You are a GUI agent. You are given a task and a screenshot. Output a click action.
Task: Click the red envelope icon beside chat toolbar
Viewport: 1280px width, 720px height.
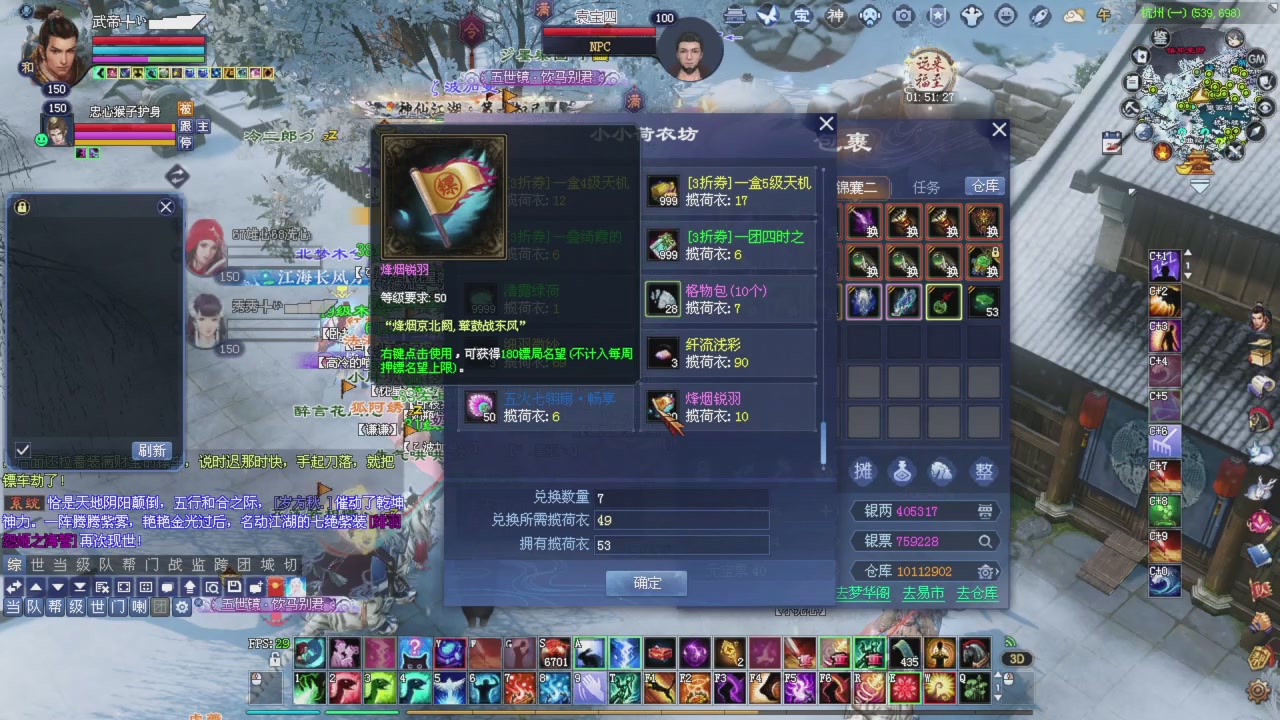[x=274, y=586]
